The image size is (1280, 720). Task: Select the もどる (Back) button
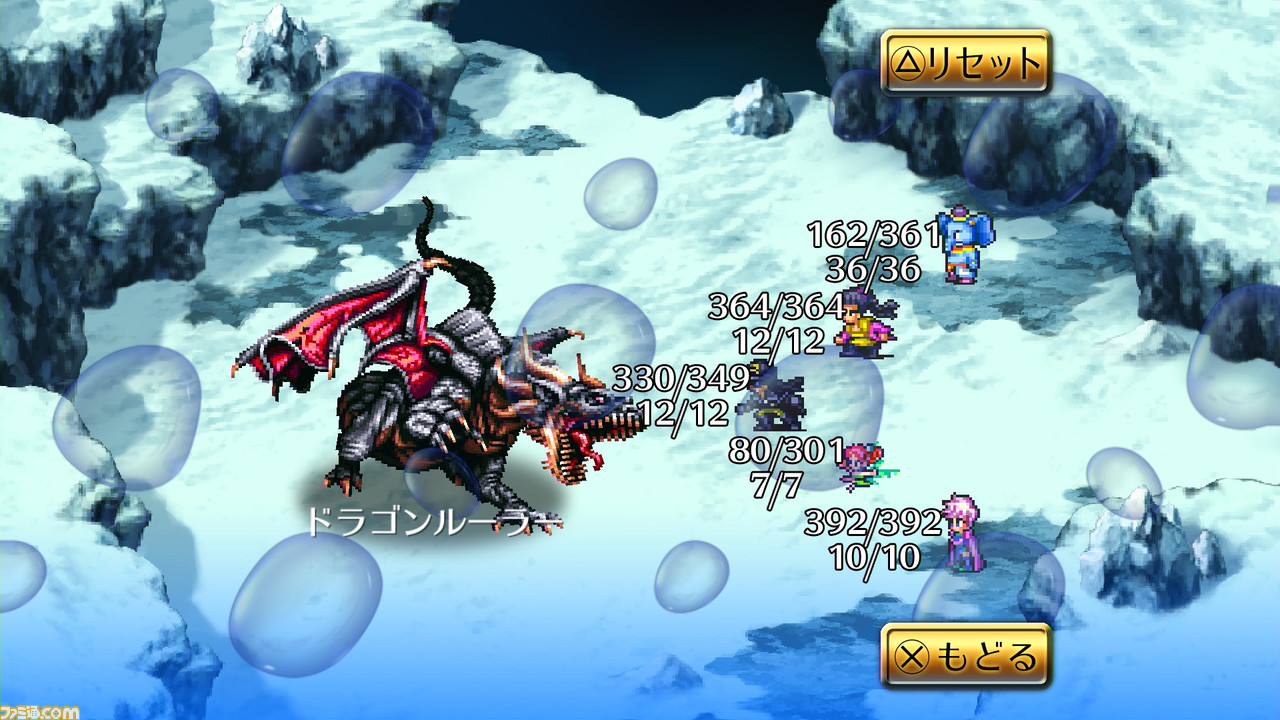965,656
